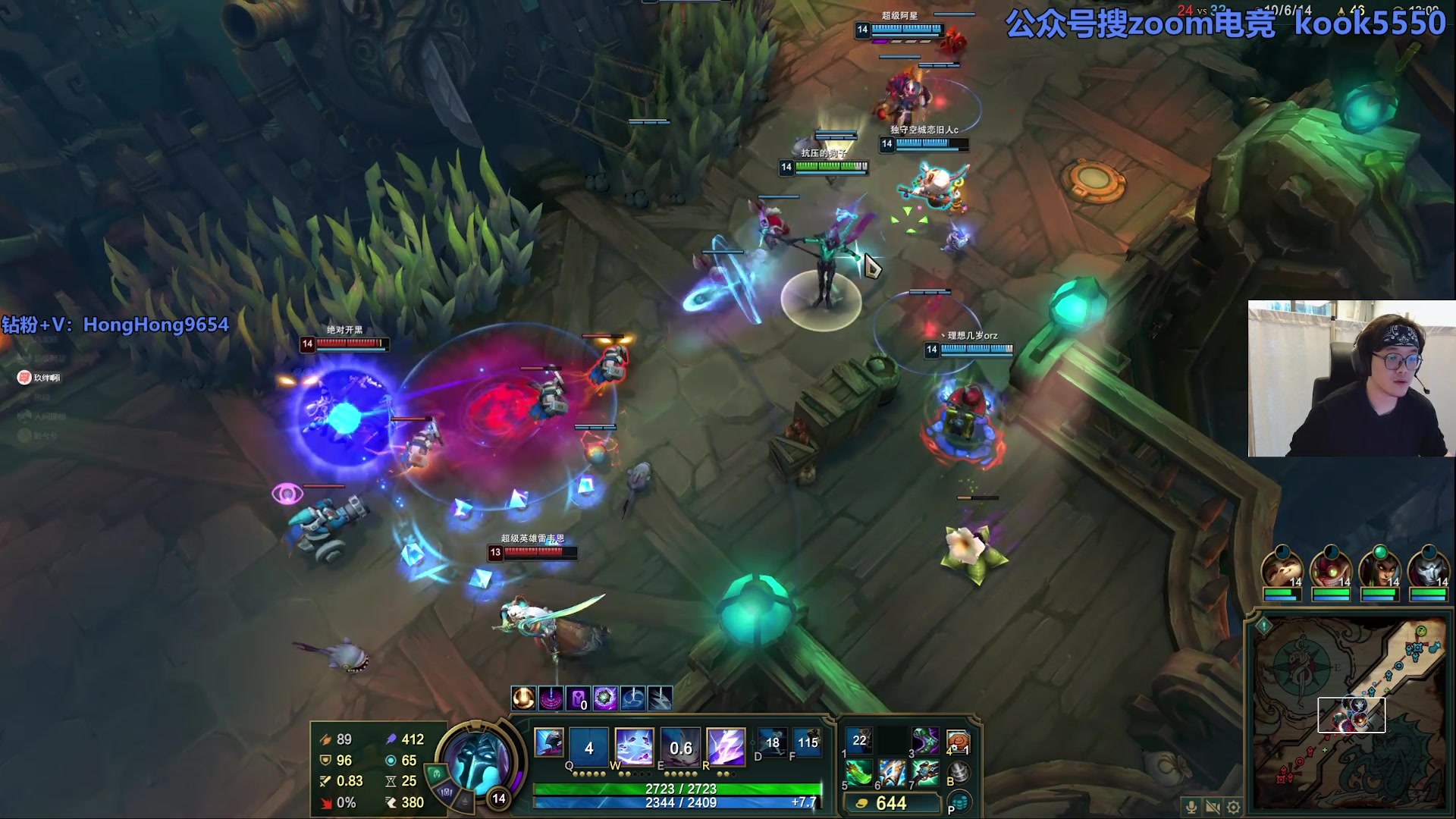
Task: Click the summoner spell with 115 cooldown
Action: [808, 743]
